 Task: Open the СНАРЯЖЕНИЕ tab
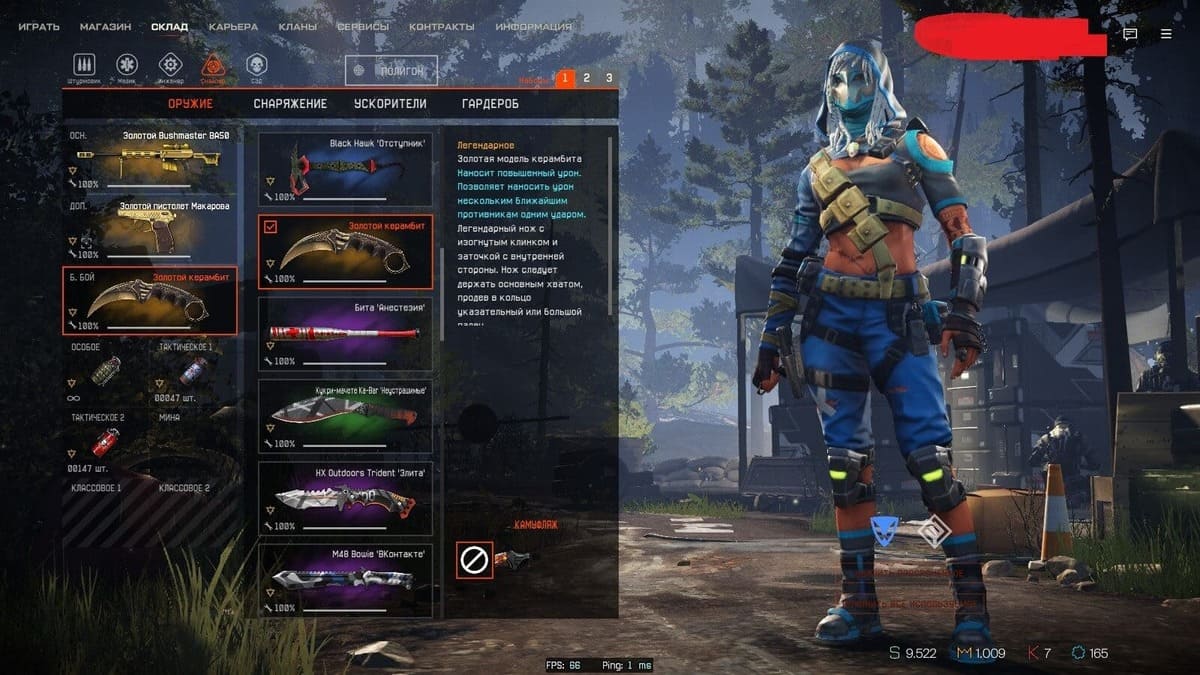point(290,104)
